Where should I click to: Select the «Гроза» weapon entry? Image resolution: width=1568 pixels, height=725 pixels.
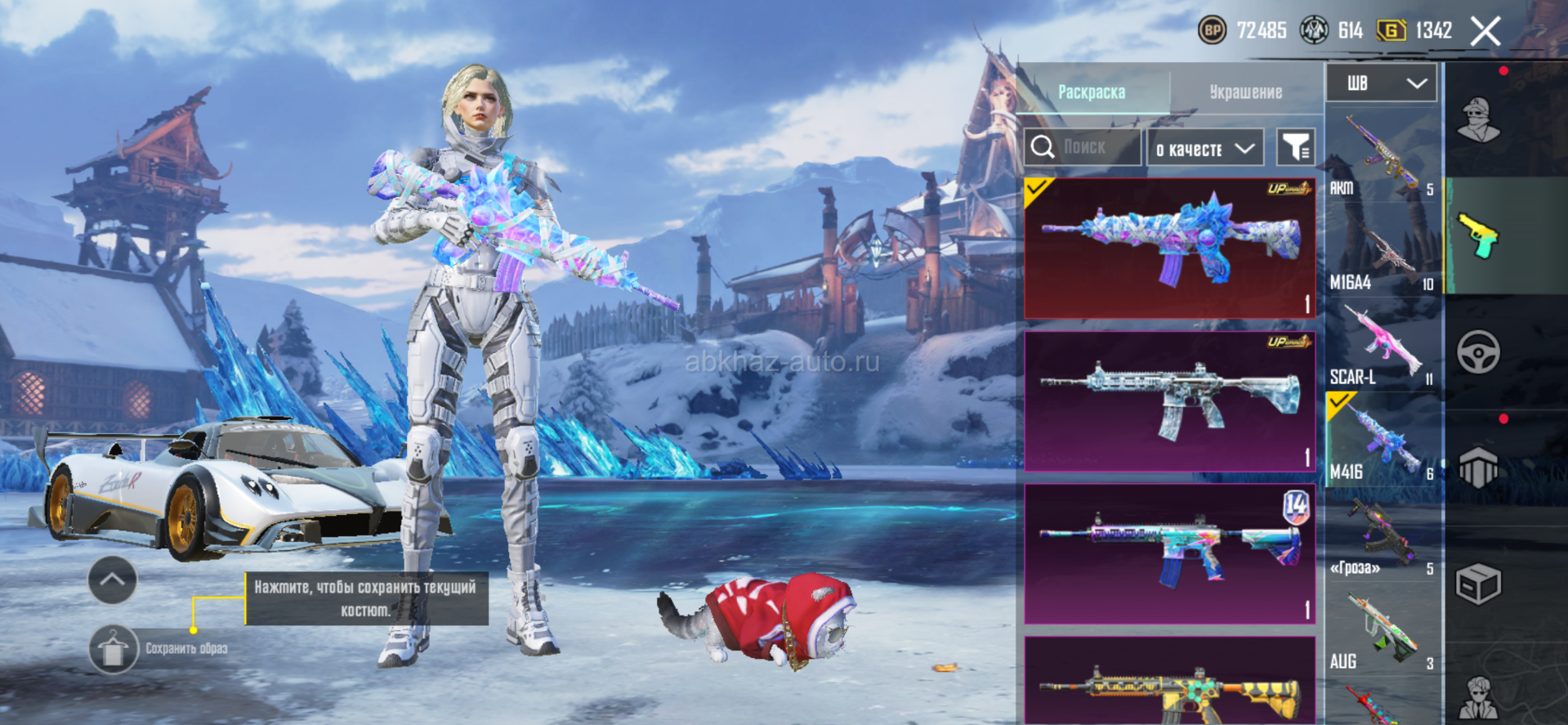coord(1383,535)
